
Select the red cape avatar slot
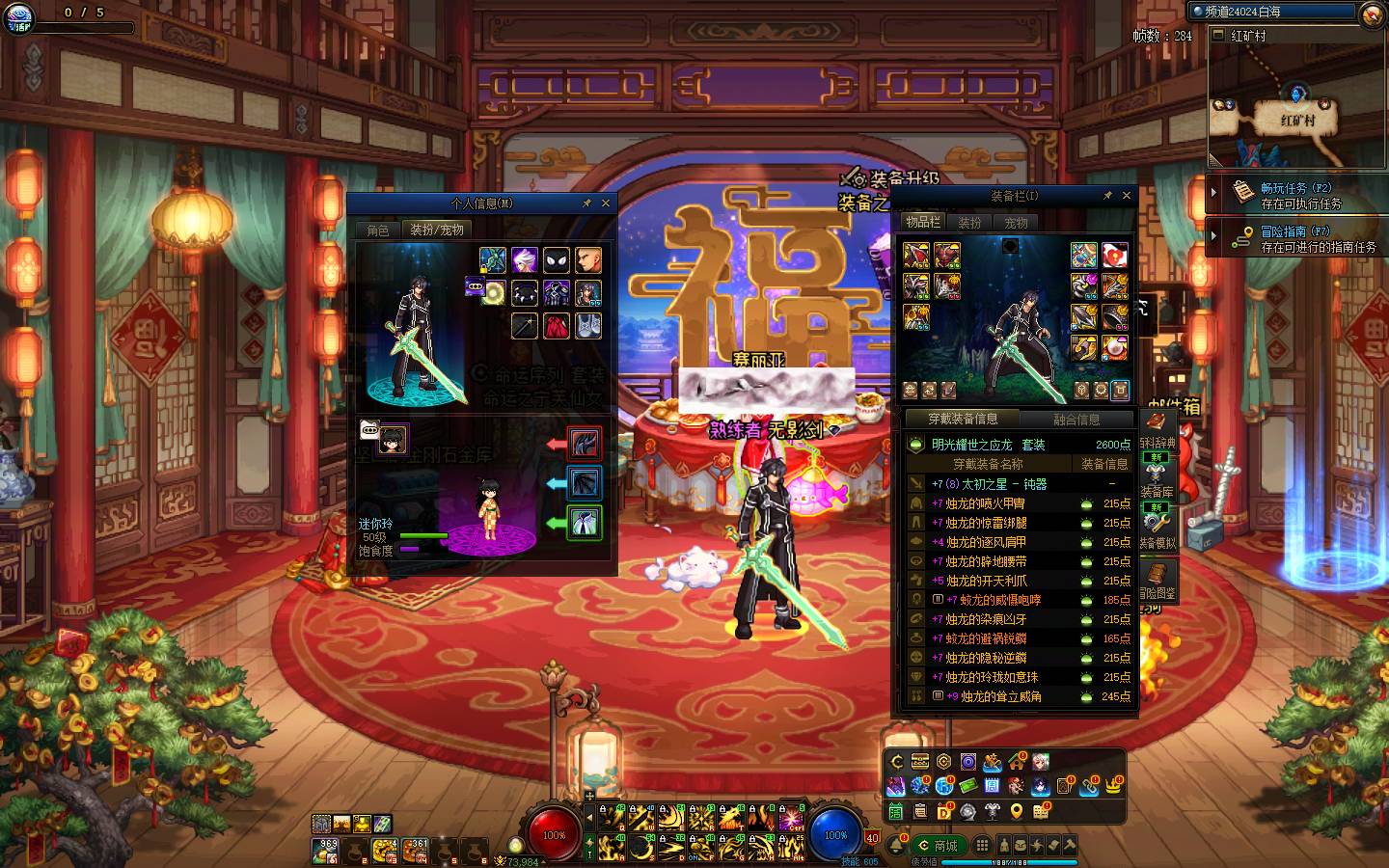[557, 326]
